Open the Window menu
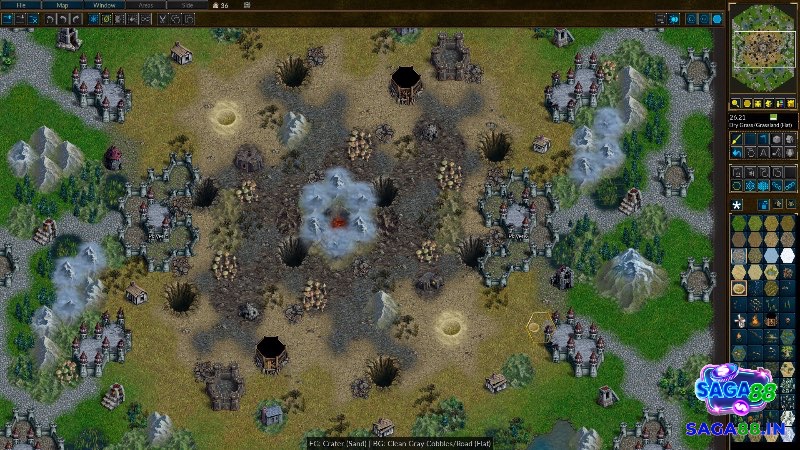Viewport: 800px width, 450px height. (x=103, y=5)
